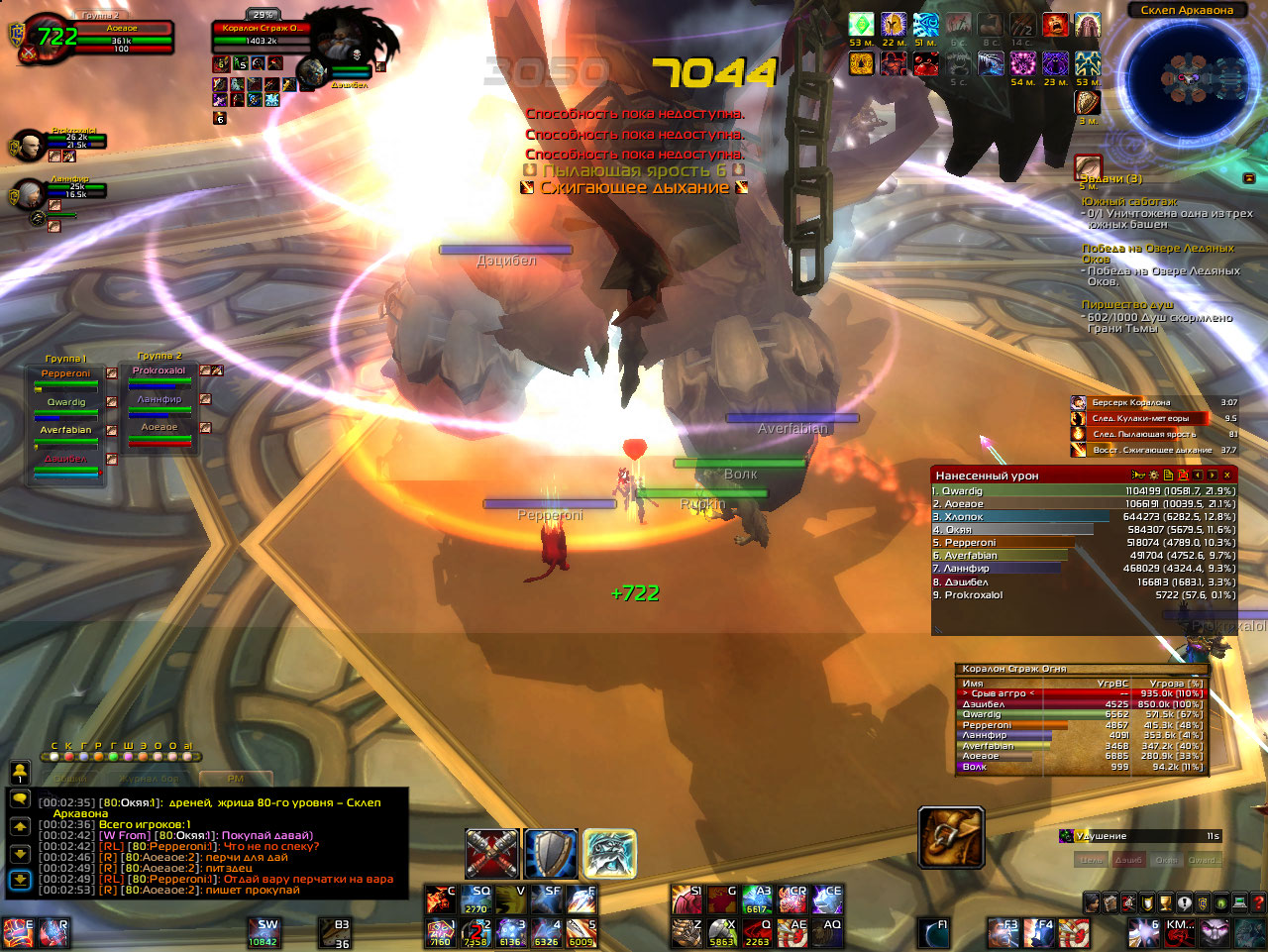Screen dimensions: 1268x952
Task: Open the yellow friends list button
Action: [x=20, y=772]
